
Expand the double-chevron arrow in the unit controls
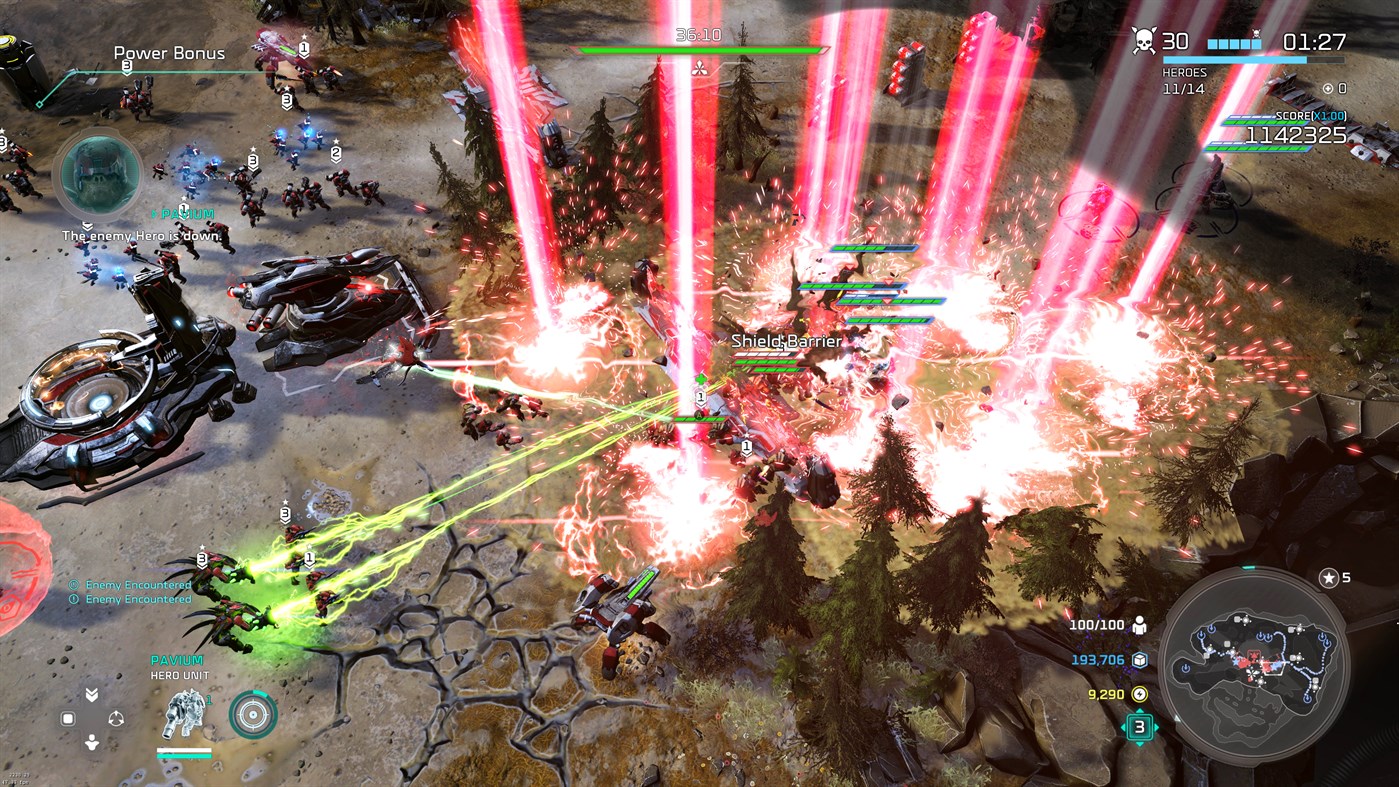click(x=92, y=693)
